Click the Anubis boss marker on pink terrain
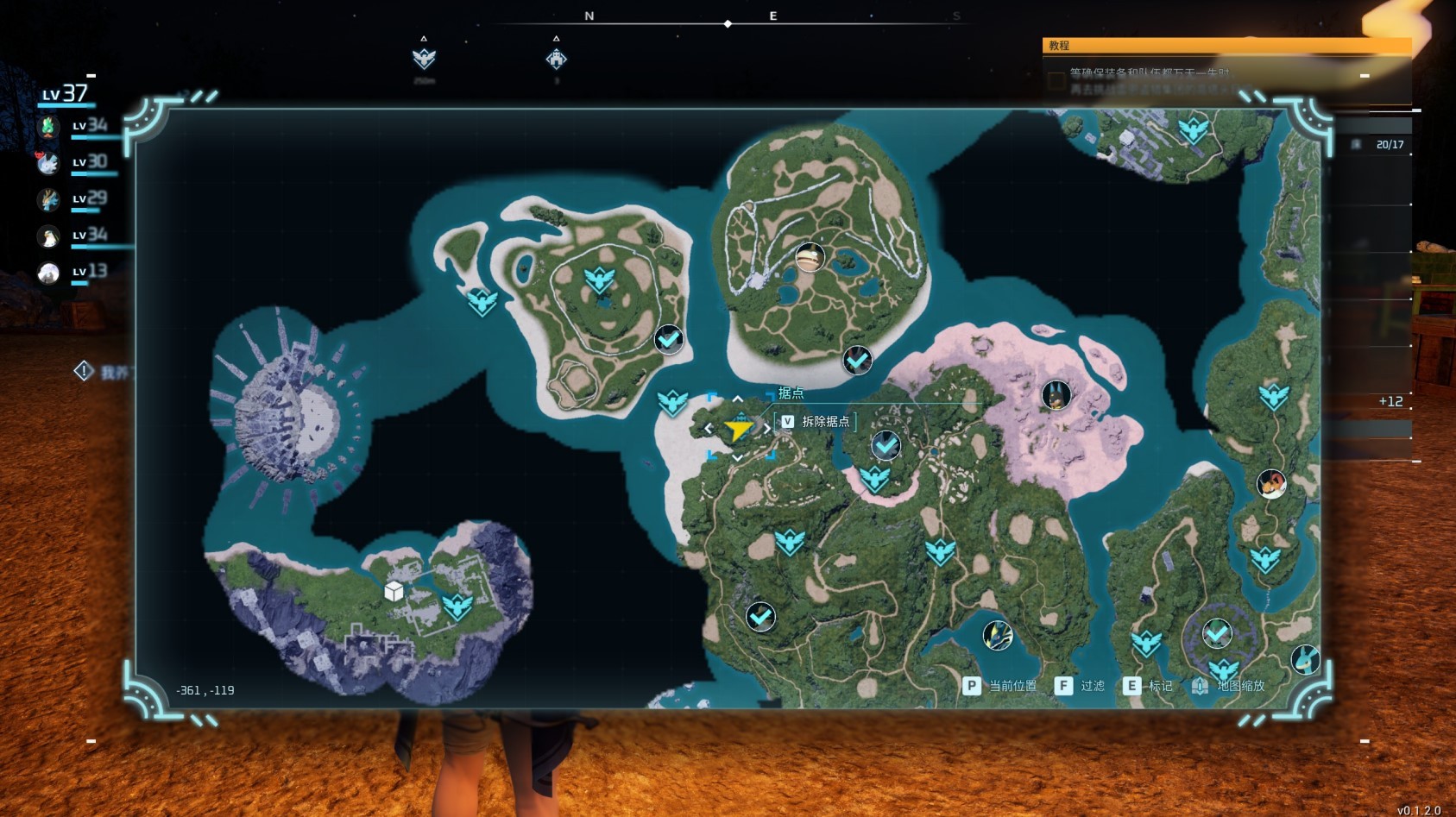 pyautogui.click(x=1056, y=395)
